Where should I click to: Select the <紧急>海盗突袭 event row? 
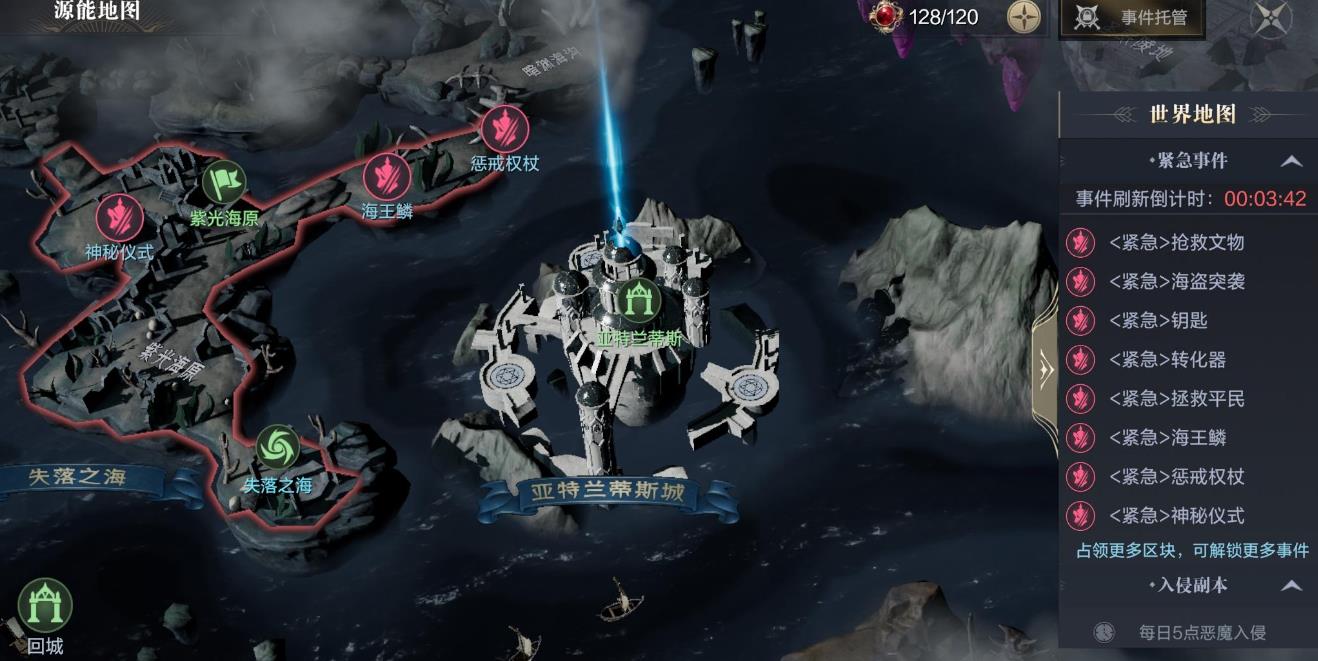pos(1176,282)
